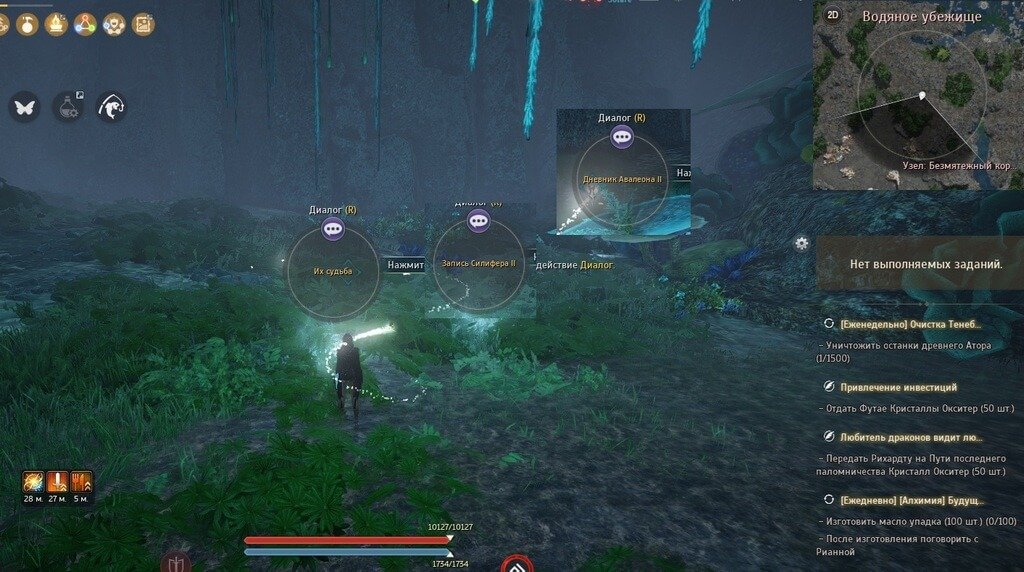Image resolution: width=1024 pixels, height=572 pixels.
Task: Open the three-node triangle icon
Action: 85,23
